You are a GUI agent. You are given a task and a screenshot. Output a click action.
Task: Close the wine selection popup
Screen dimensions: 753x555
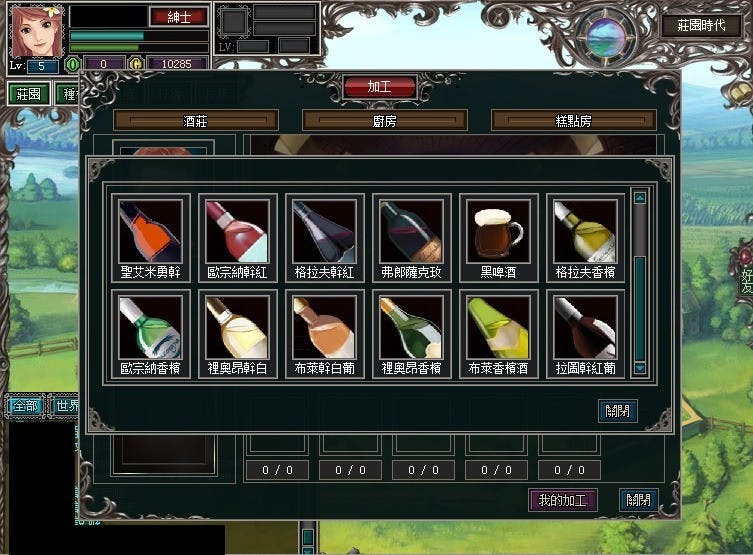[616, 409]
